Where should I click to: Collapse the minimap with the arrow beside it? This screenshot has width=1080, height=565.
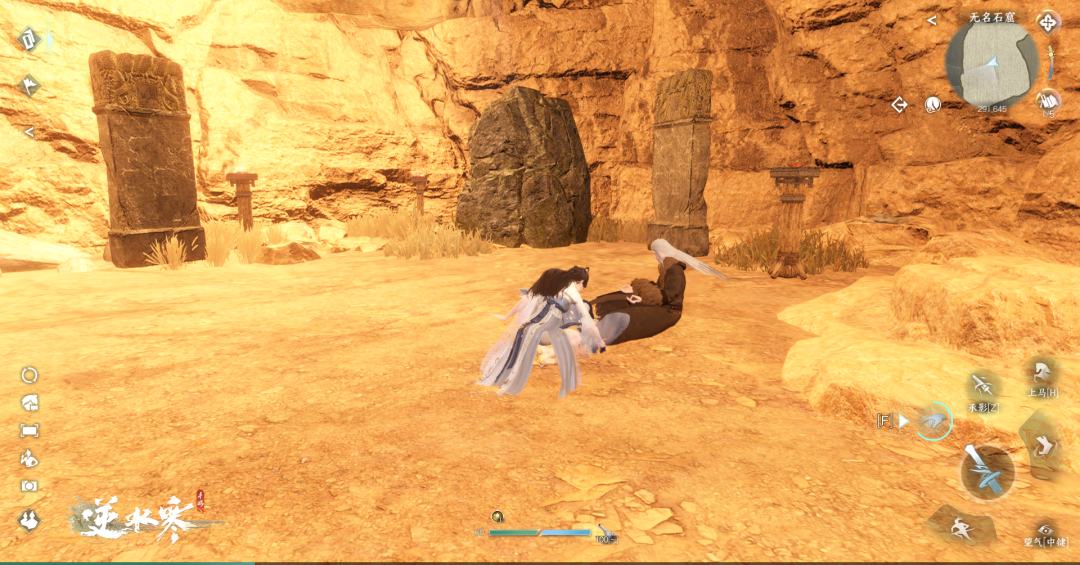(932, 20)
